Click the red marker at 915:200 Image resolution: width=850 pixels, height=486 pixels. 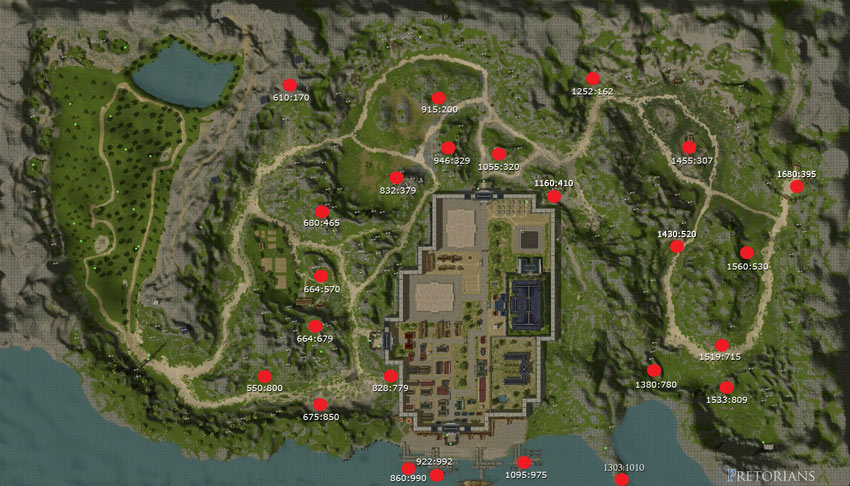click(438, 98)
